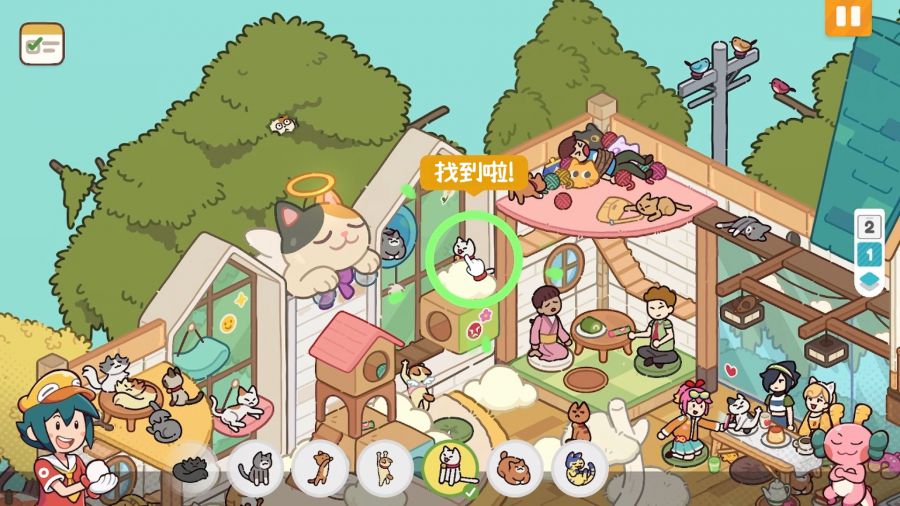900x506 pixels.
Task: Select the found white cat with red collar
Action: click(450, 467)
